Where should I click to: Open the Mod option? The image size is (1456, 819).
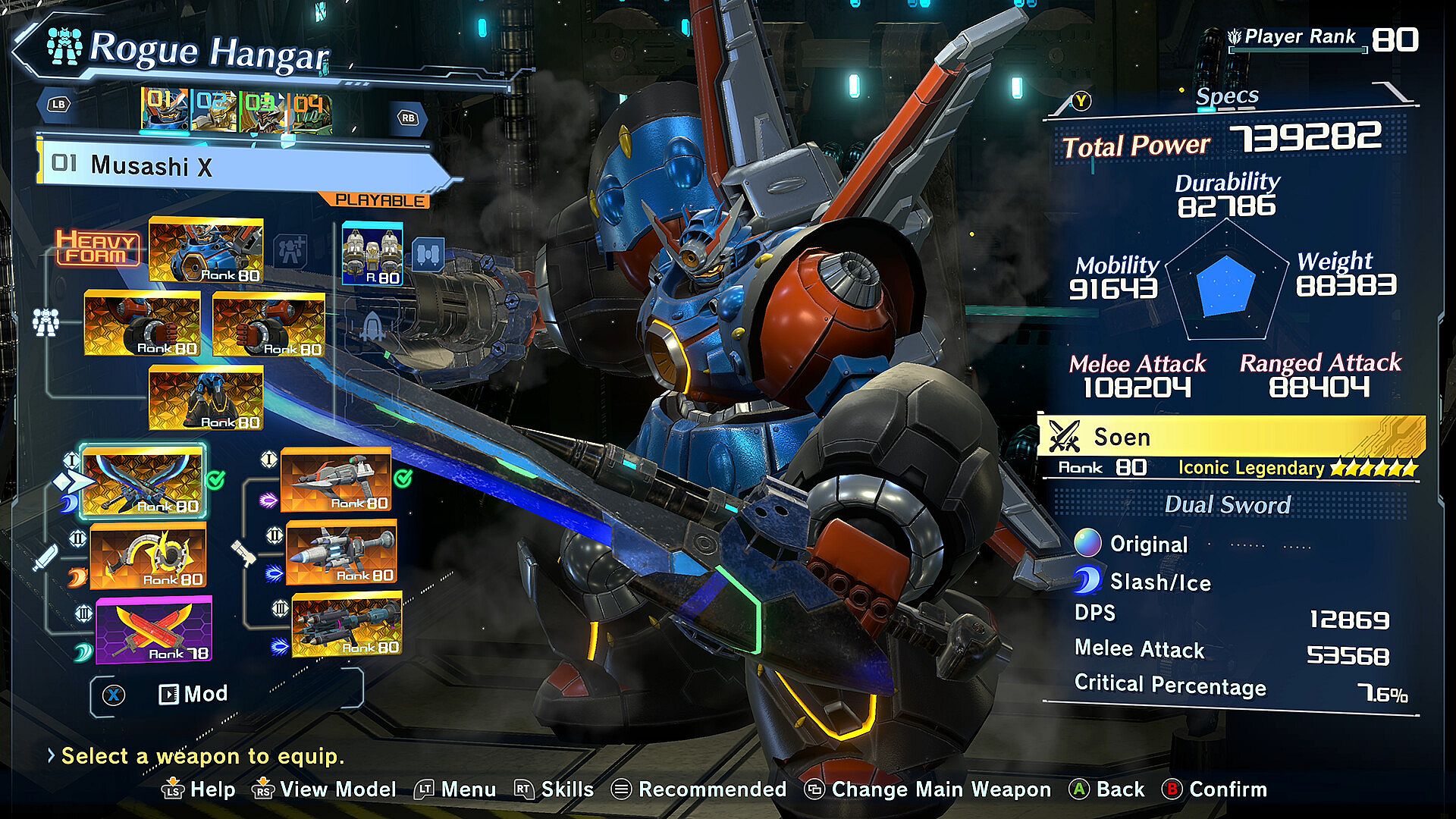point(193,694)
